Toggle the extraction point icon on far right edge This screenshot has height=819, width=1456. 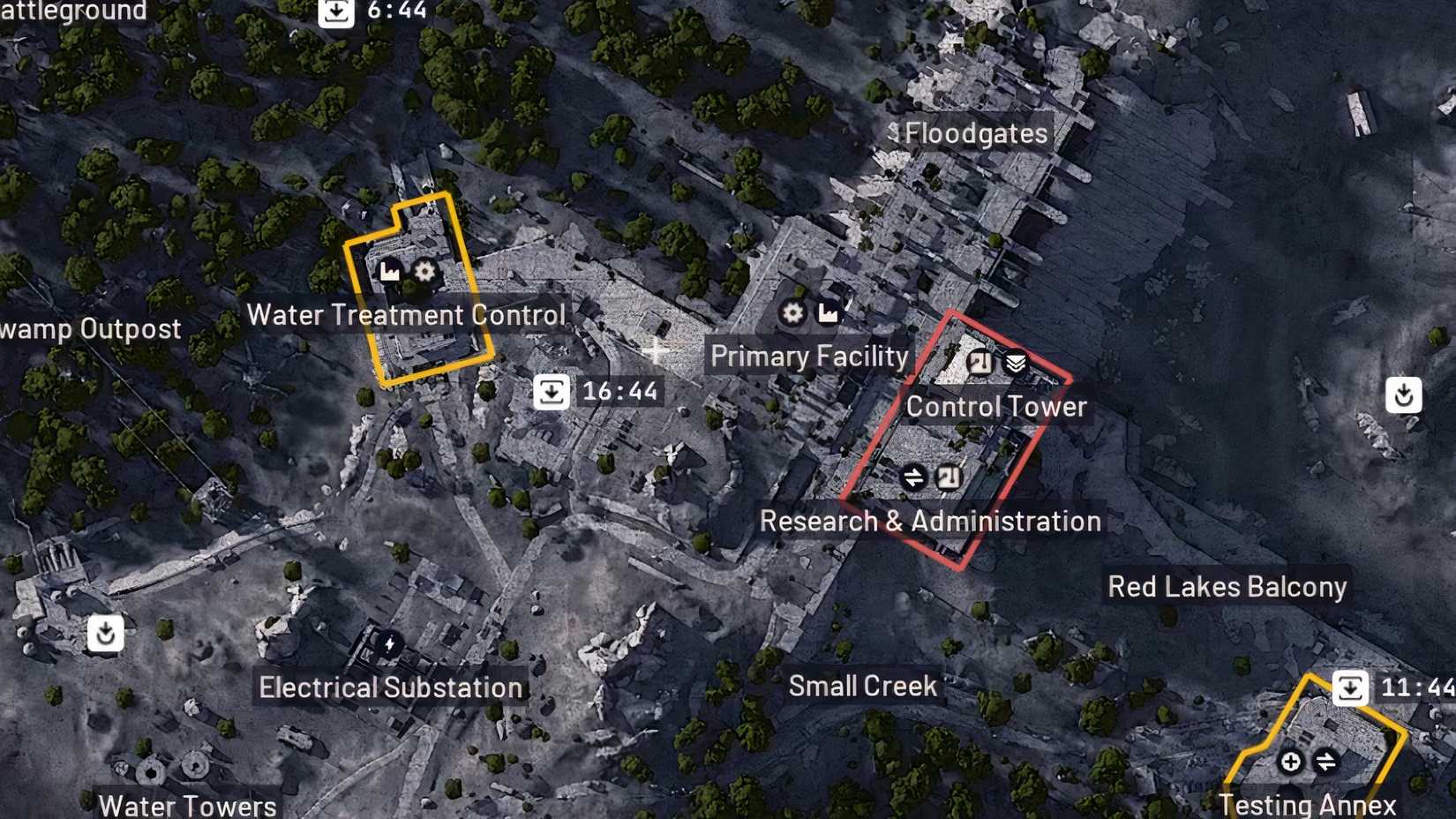tap(1406, 395)
